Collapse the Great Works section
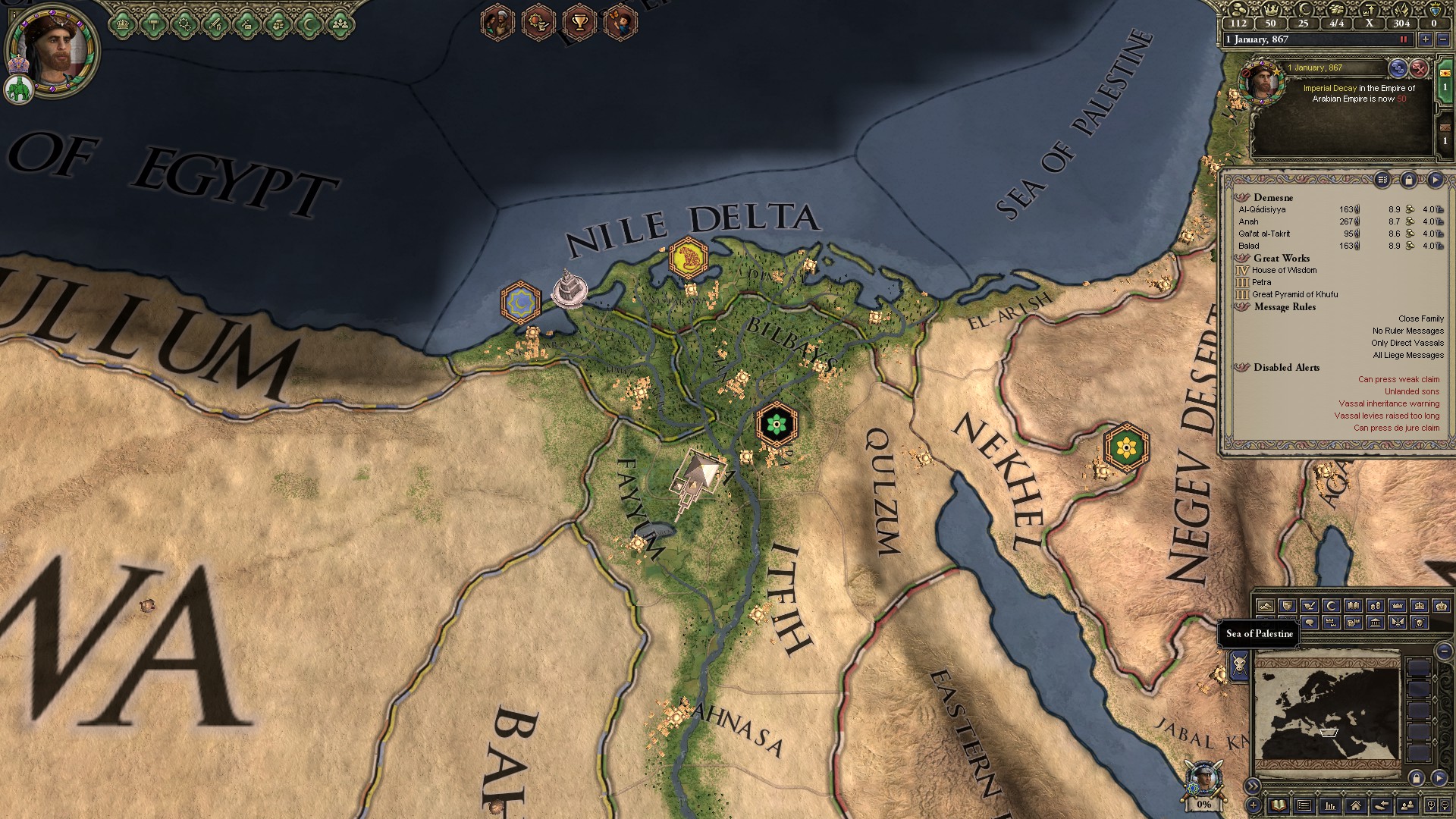 [x=1280, y=259]
